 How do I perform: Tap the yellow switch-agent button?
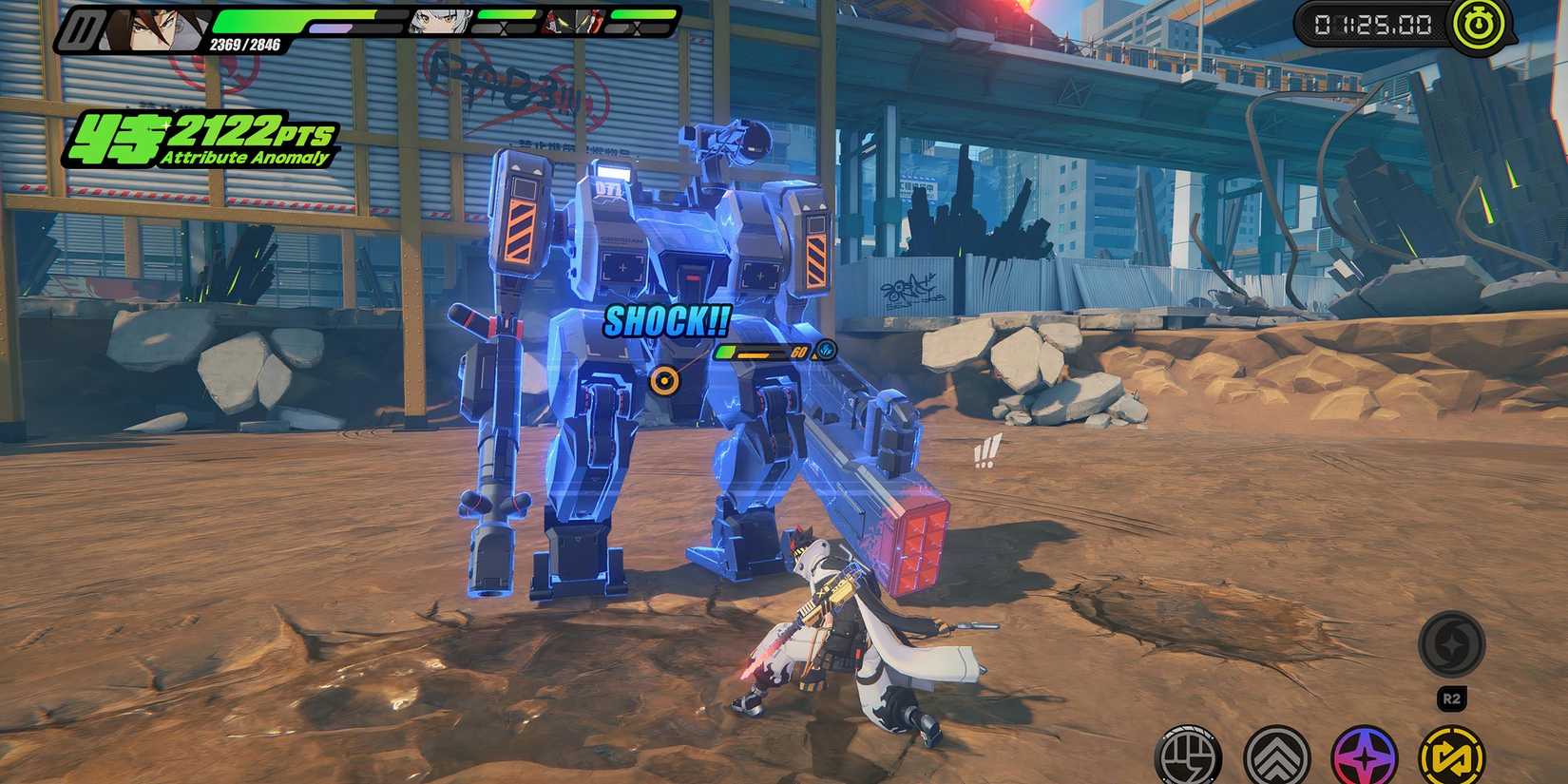1451,757
